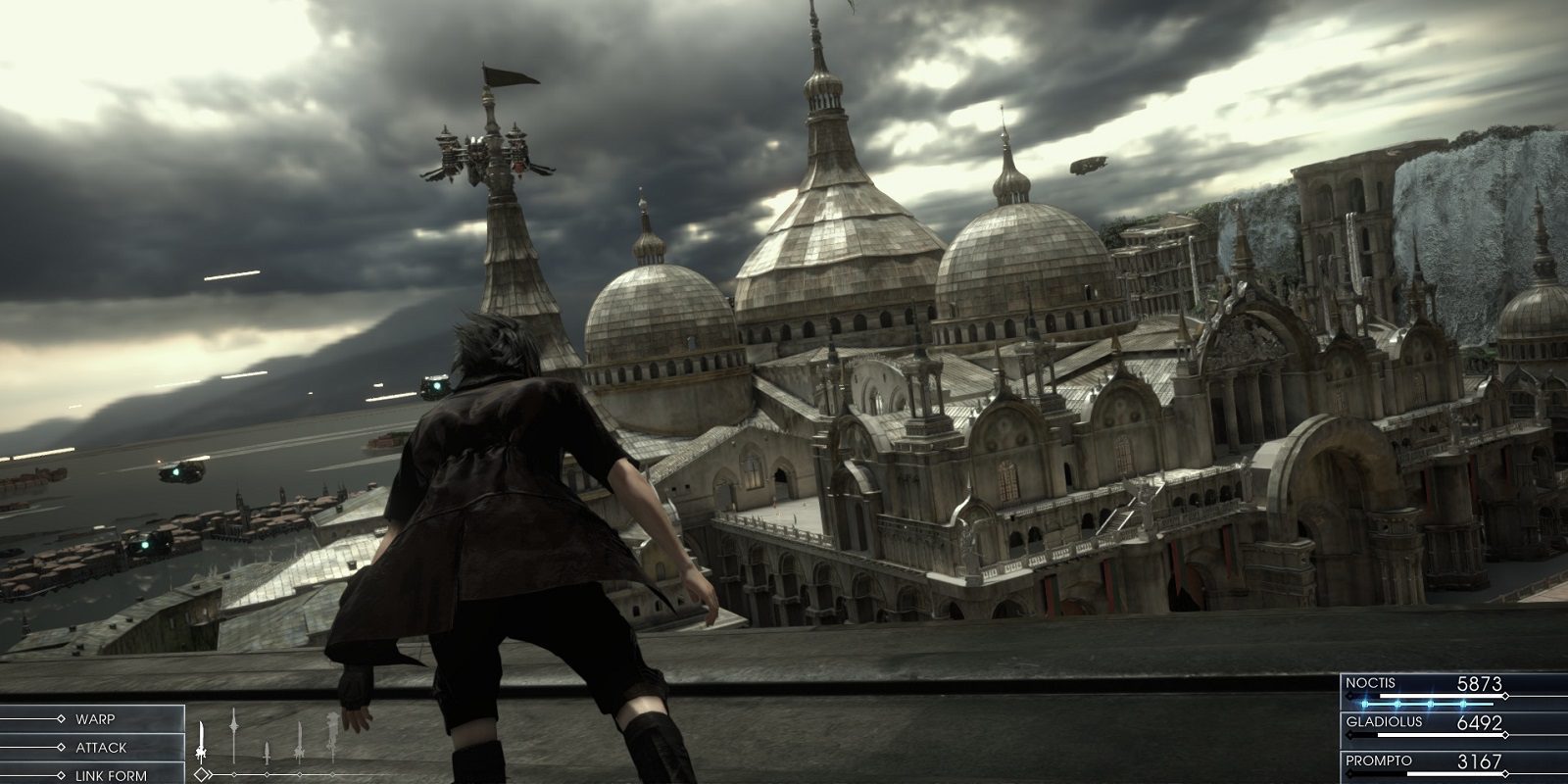Click the diamond weapon selector marker
This screenshot has height=784, width=1568.
pyautogui.click(x=201, y=773)
